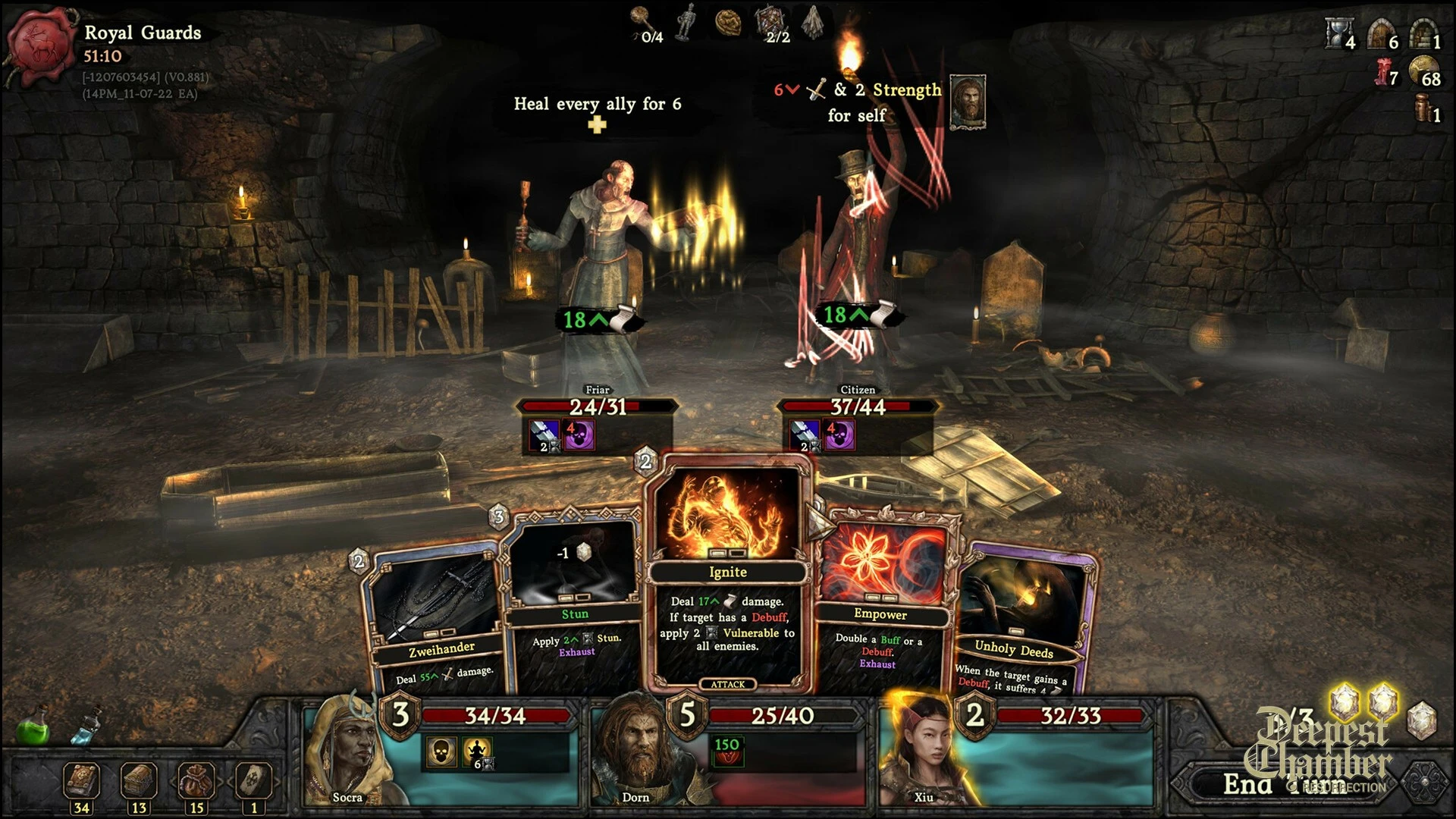Pick the Empower card
Image resolution: width=1456 pixels, height=819 pixels.
883,599
